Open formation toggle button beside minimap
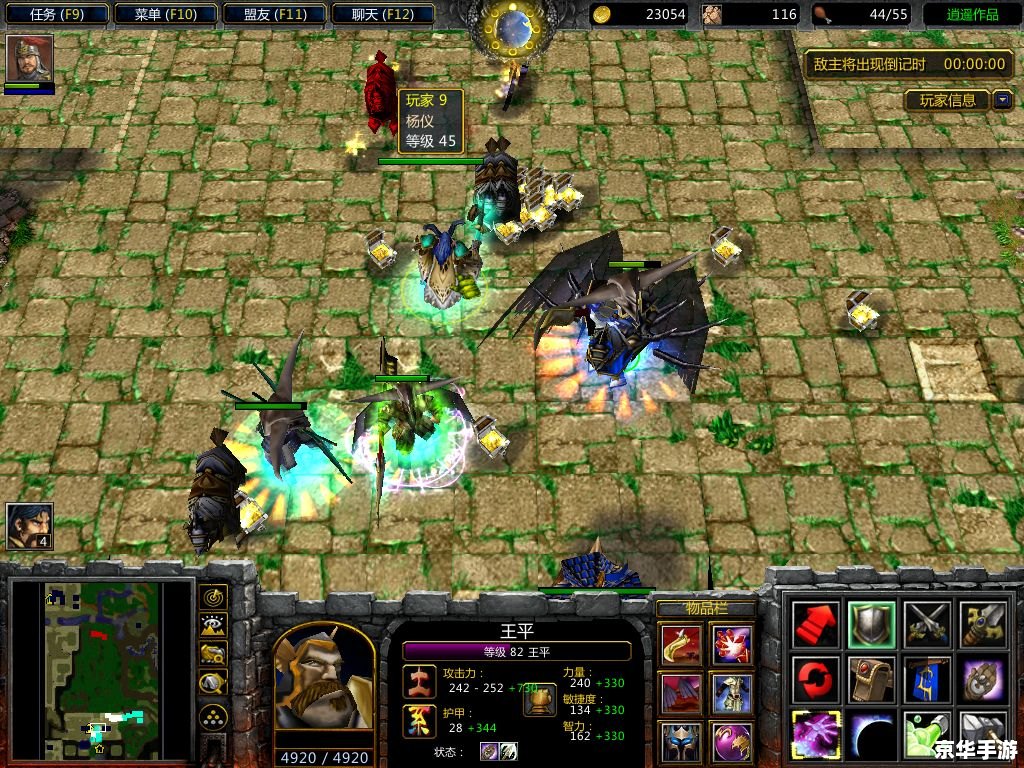Screen dimensions: 1024x768 tap(213, 716)
